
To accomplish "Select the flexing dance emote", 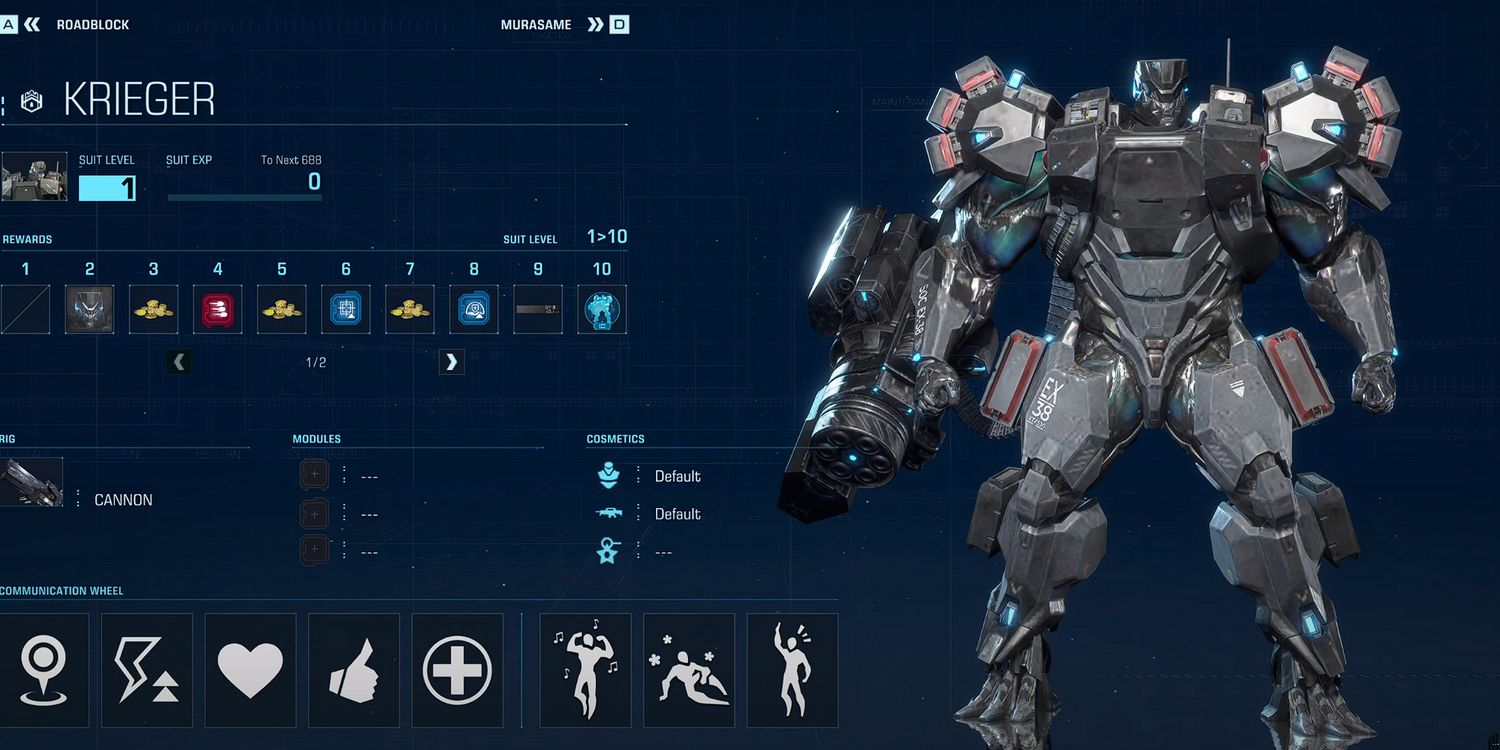I will (x=585, y=670).
